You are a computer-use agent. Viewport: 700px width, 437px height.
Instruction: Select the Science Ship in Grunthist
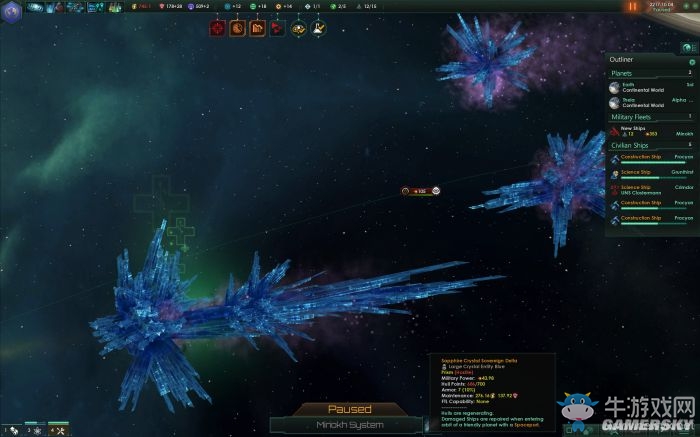(x=650, y=173)
